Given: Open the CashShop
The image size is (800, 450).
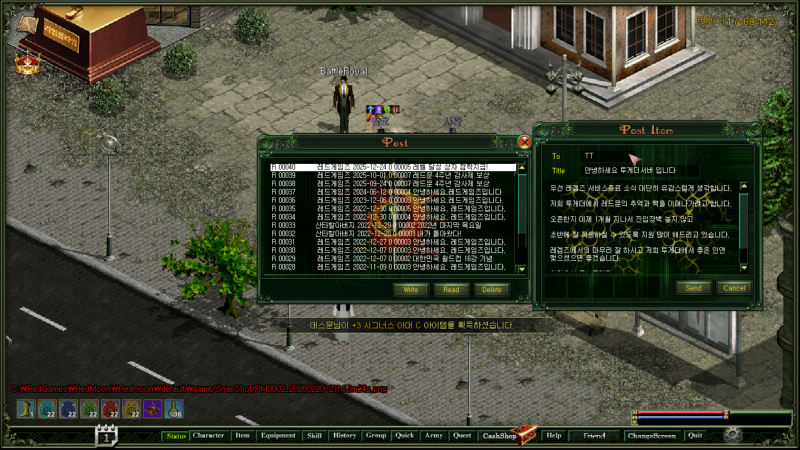Looking at the screenshot, I should [x=499, y=436].
